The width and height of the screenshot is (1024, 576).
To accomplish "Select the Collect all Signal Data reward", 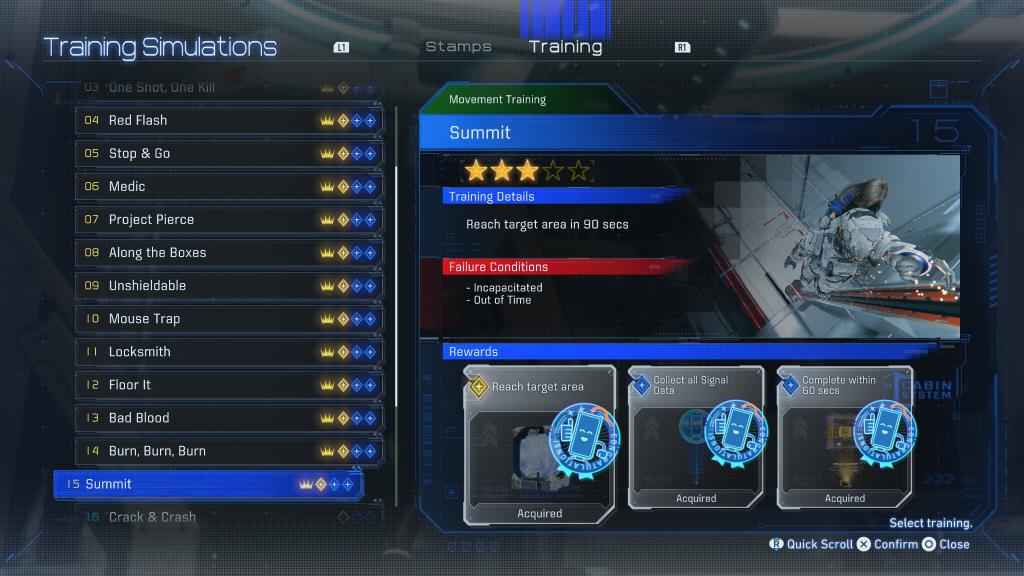I will 695,438.
